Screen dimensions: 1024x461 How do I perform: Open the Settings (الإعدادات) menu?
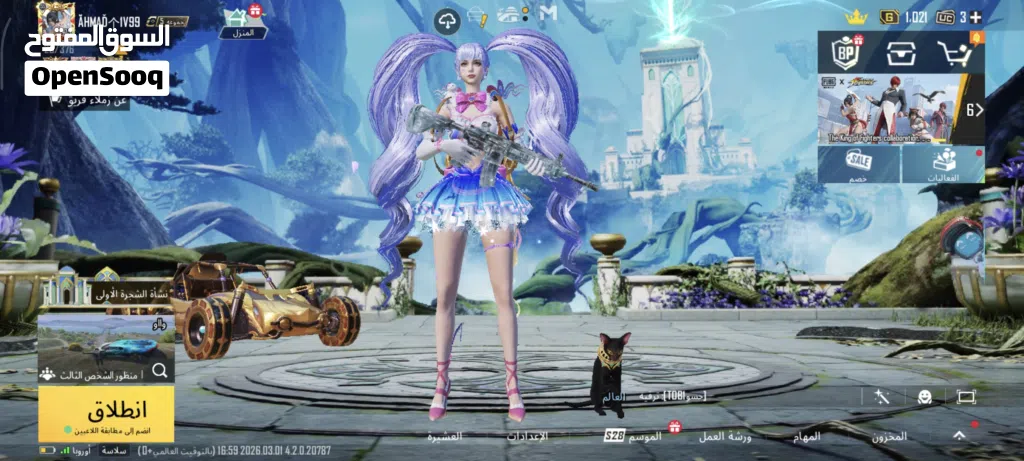(x=527, y=437)
